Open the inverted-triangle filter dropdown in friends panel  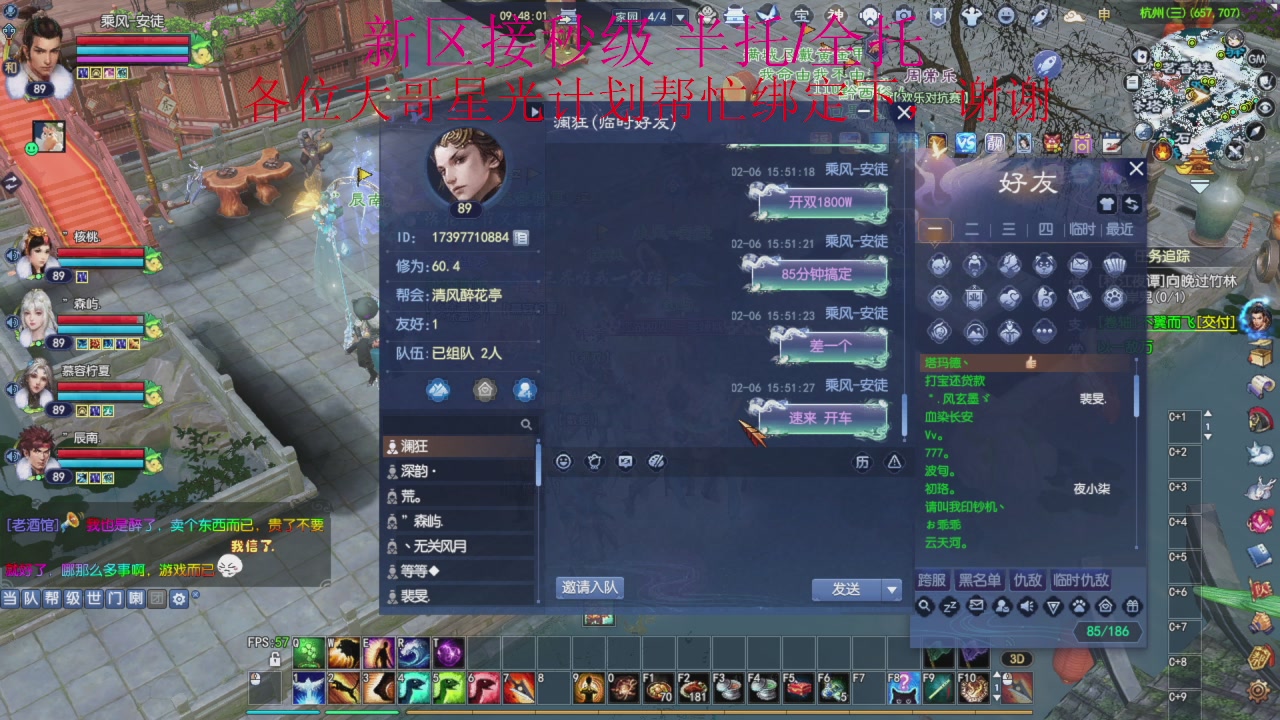click(x=1054, y=606)
